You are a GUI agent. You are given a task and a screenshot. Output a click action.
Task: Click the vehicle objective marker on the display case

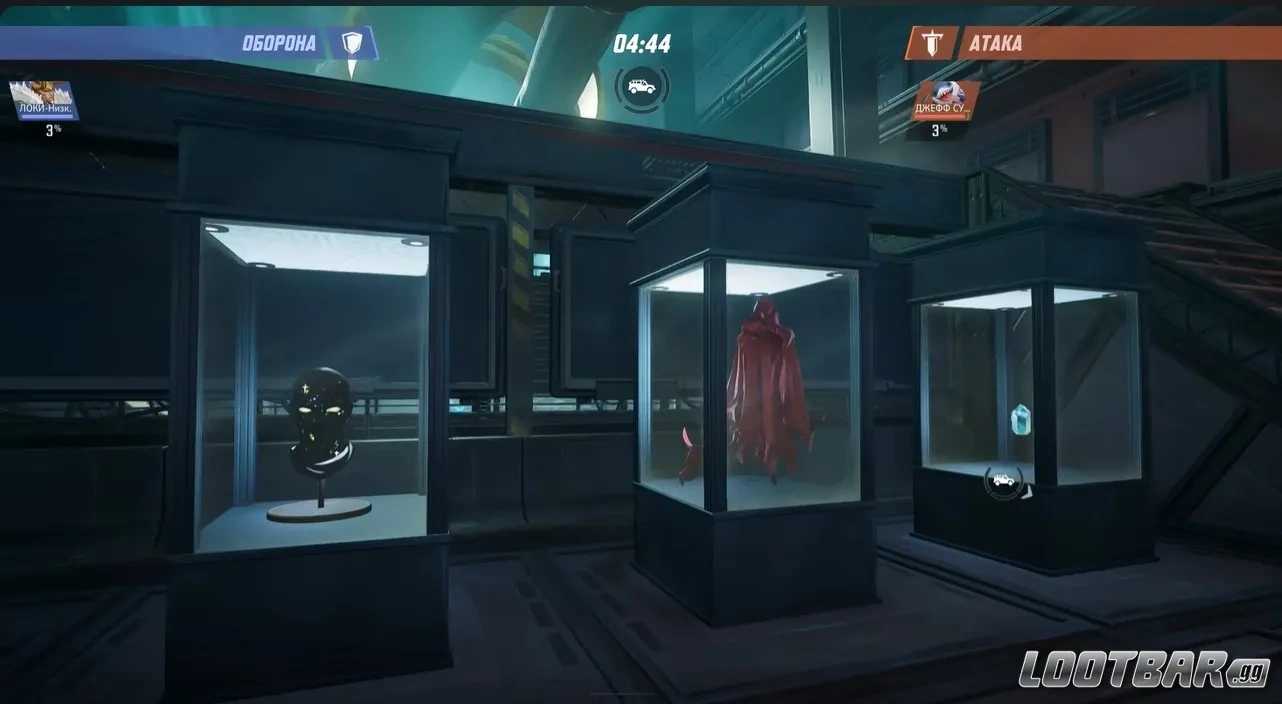(x=1003, y=482)
